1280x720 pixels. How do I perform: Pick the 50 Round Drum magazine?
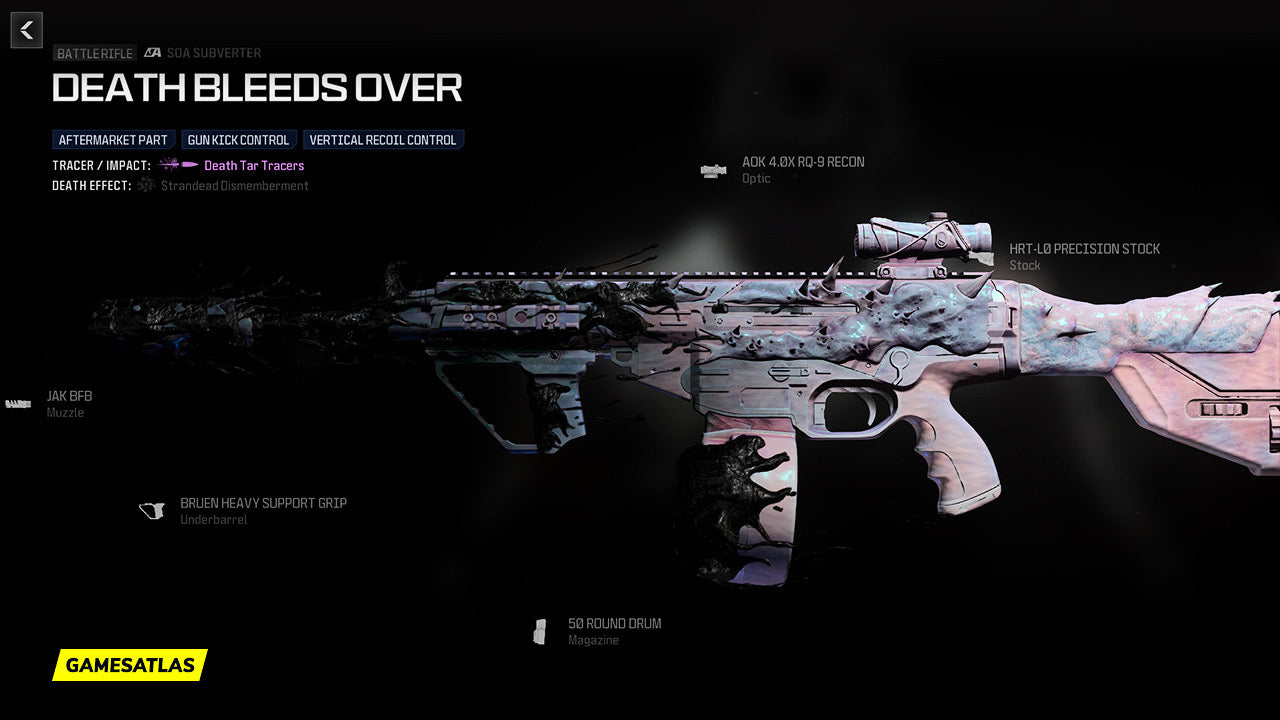click(613, 624)
